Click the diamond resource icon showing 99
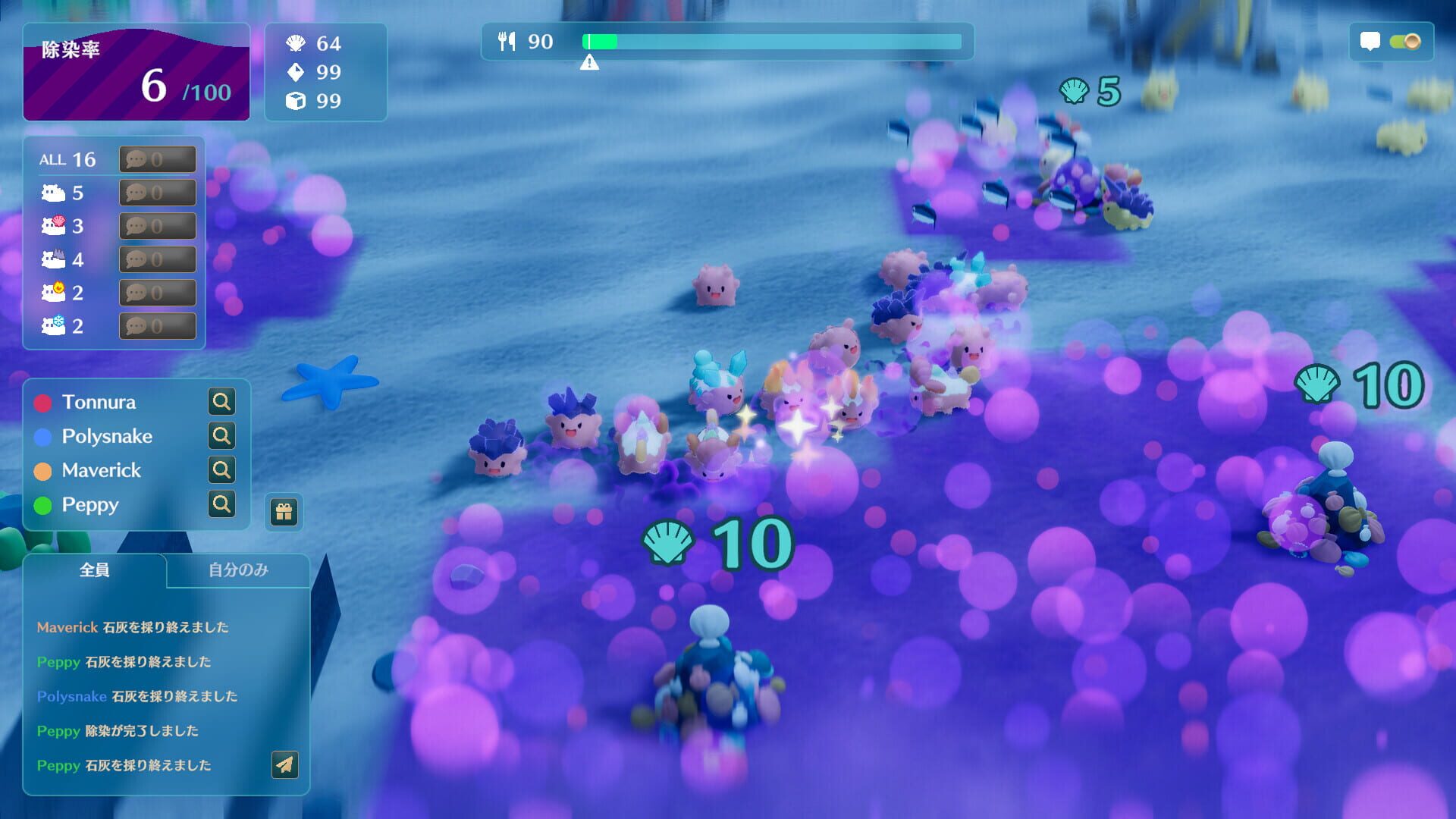The image size is (1456, 819). coord(295,73)
